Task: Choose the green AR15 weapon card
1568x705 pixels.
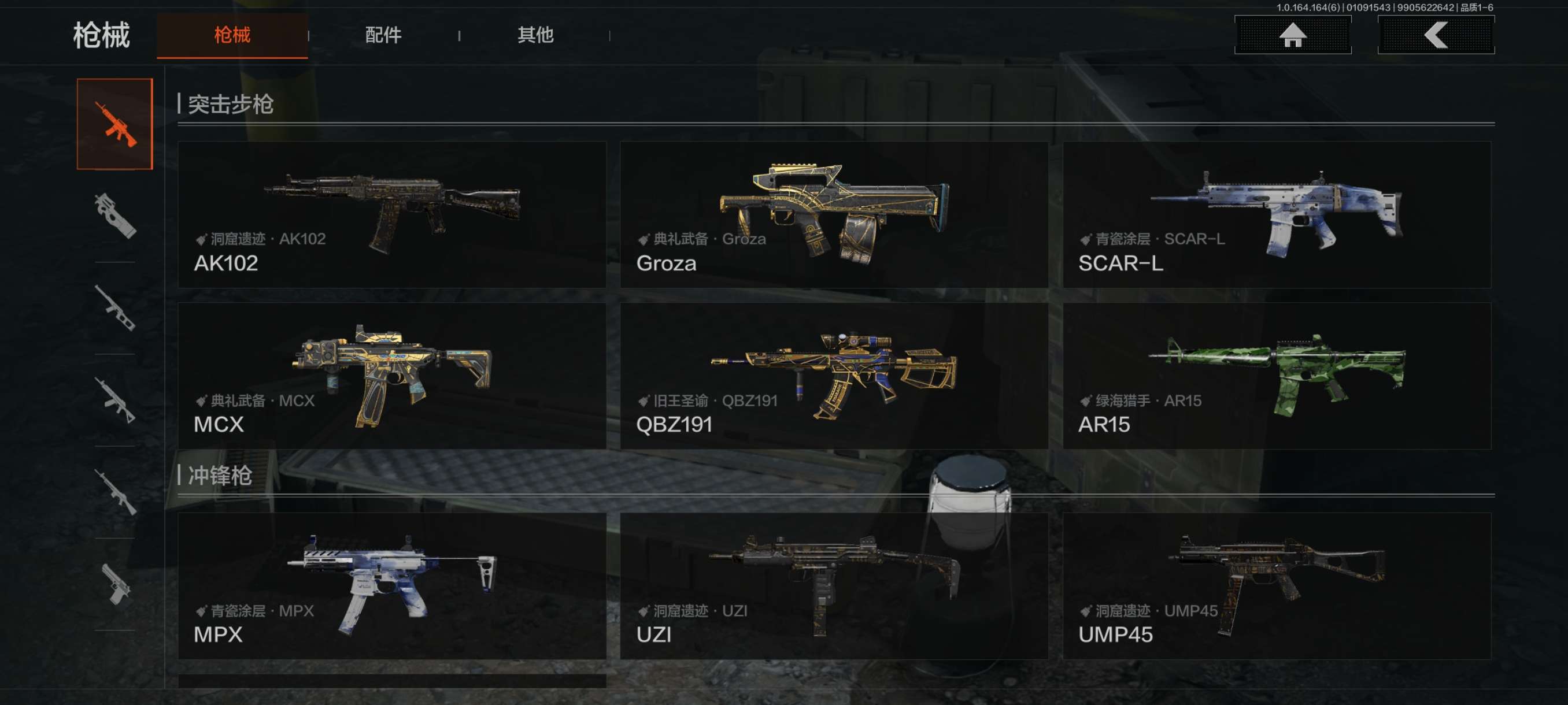Action: [1277, 376]
